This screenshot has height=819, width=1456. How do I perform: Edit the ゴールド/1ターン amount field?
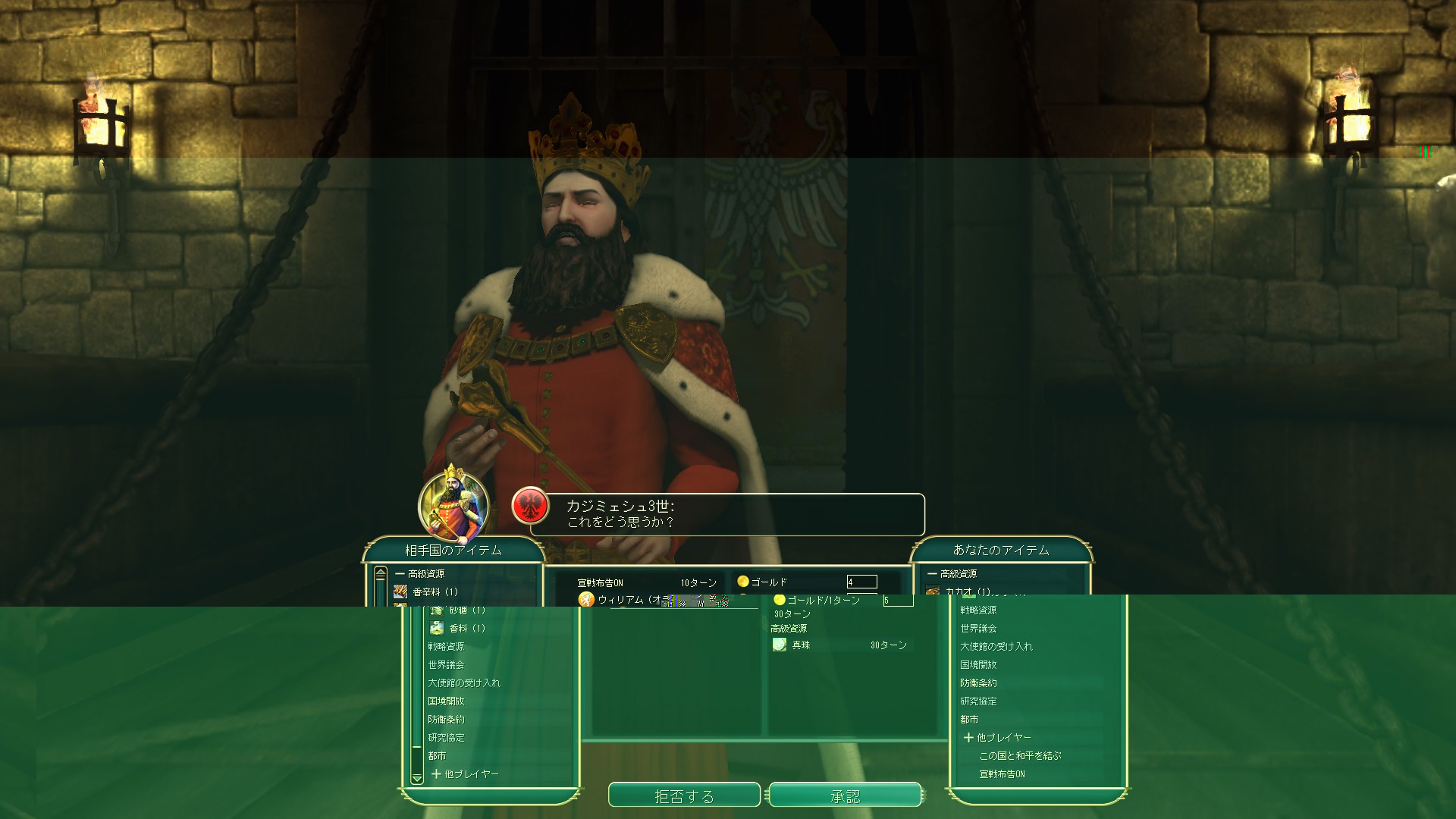(x=897, y=600)
